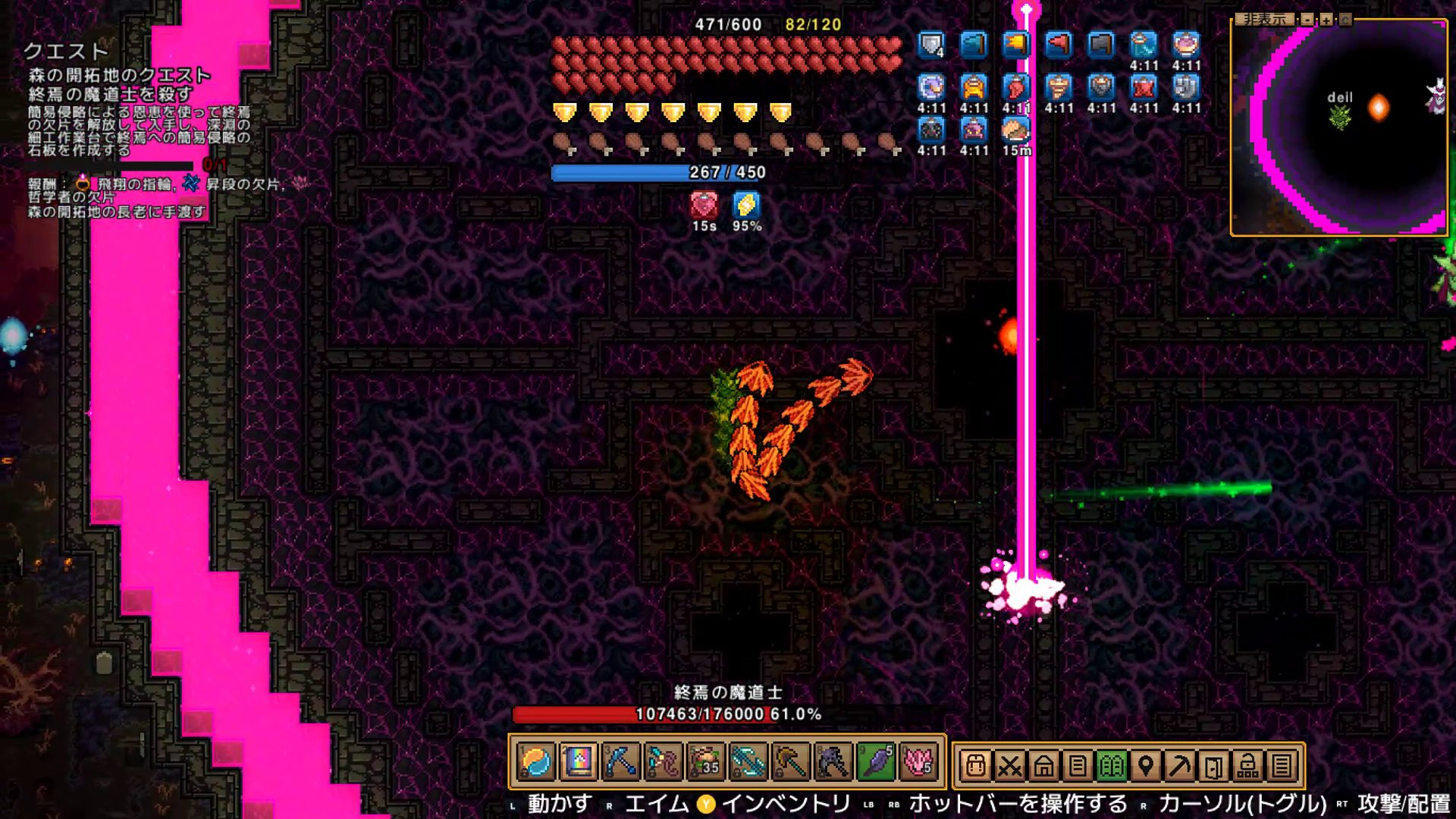Open the backpack inventory button

point(975,766)
